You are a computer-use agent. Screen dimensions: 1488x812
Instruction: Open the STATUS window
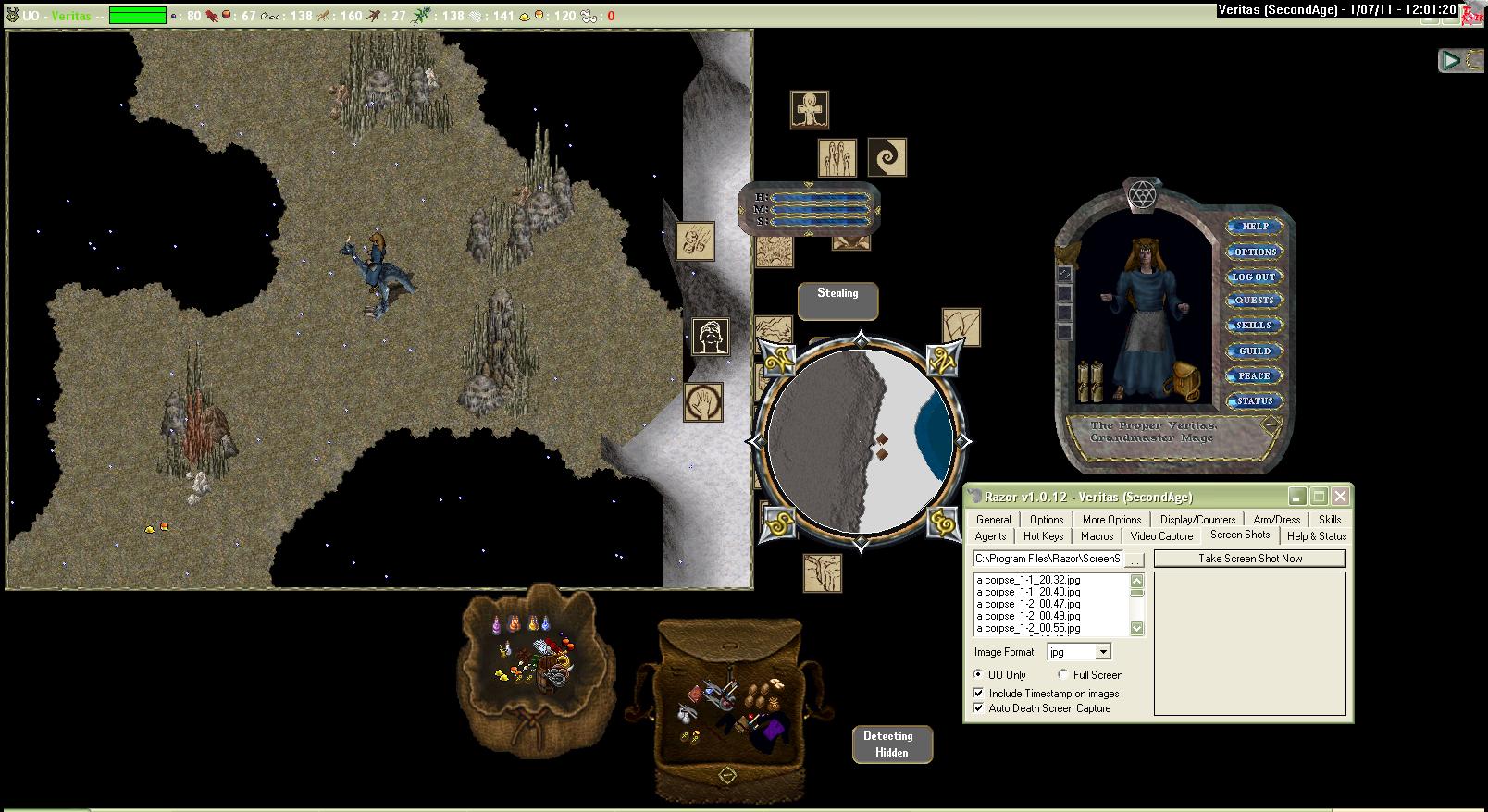point(1254,401)
